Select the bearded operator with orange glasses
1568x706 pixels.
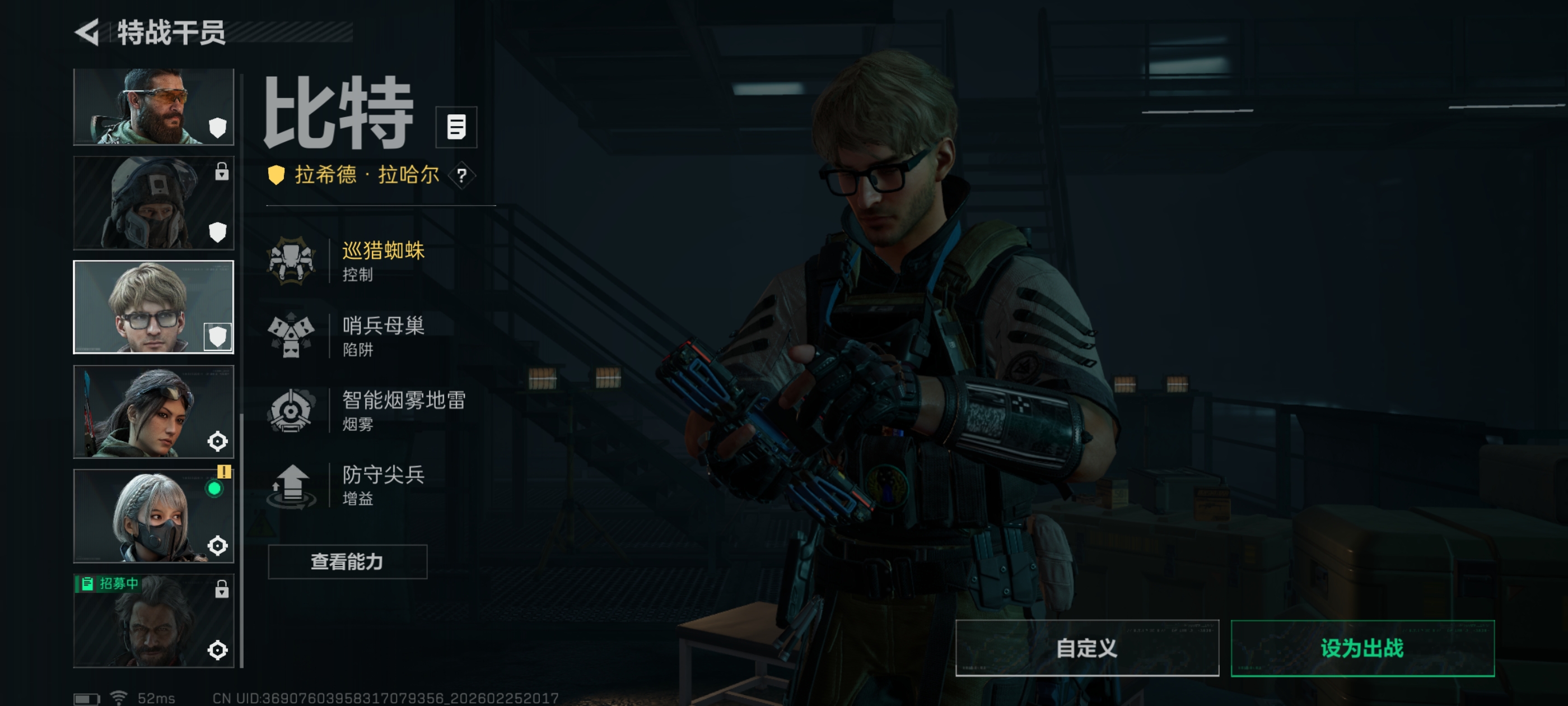point(153,106)
